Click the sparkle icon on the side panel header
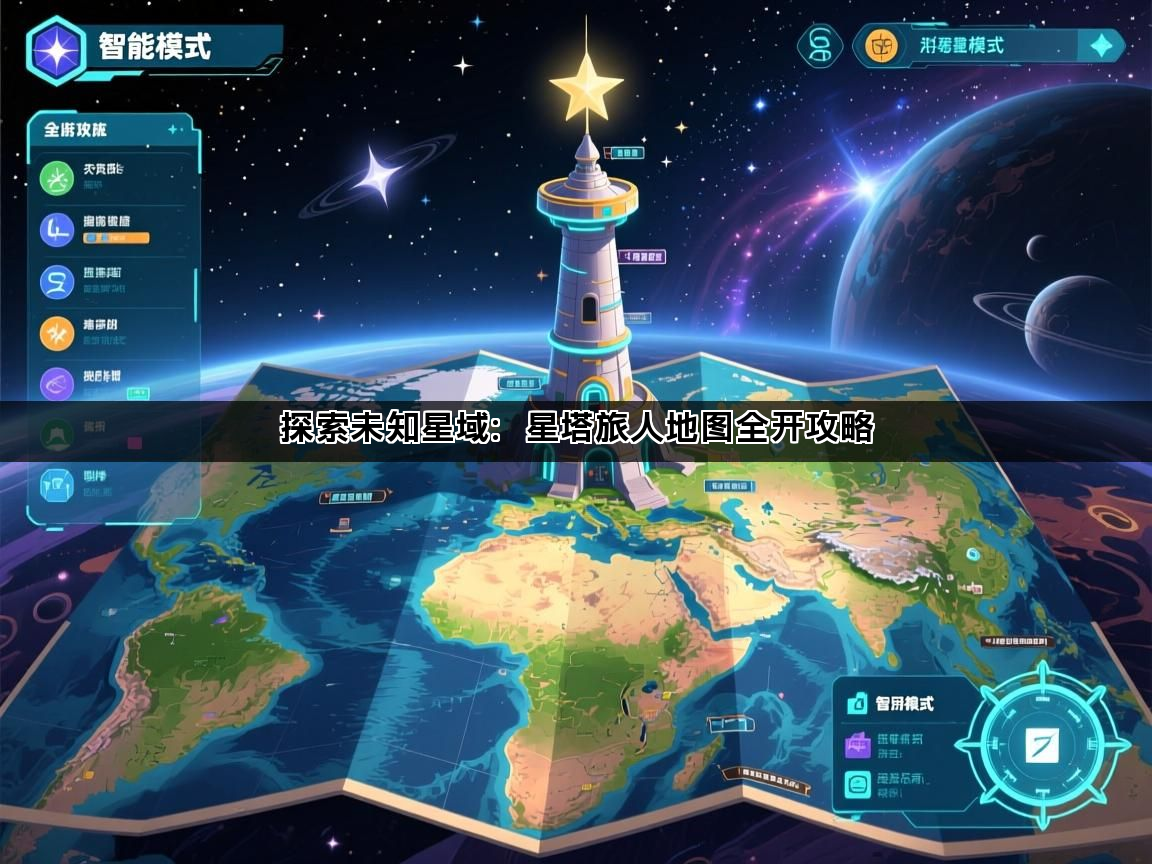 174,129
